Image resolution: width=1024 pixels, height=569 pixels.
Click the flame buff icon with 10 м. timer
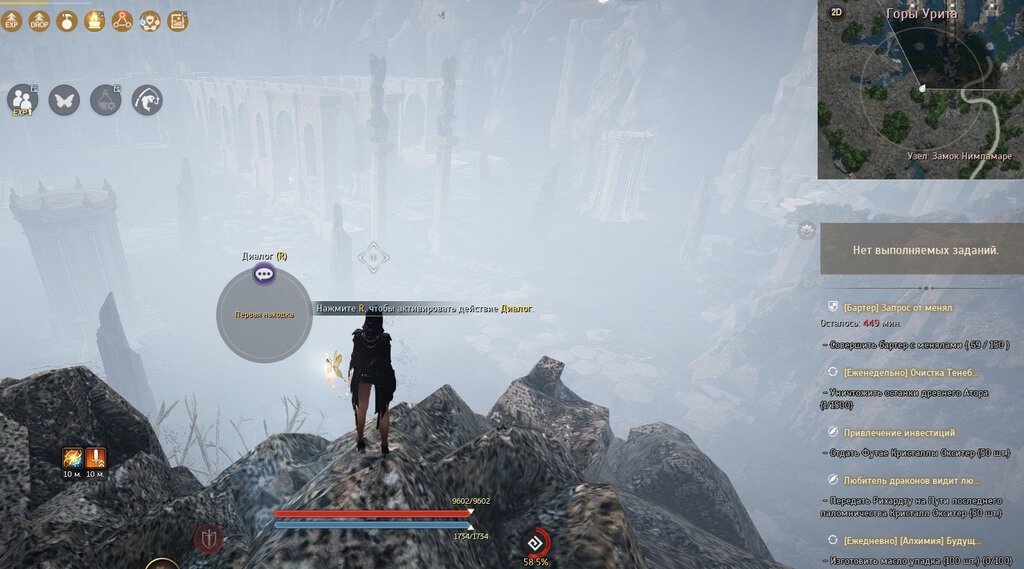click(72, 458)
